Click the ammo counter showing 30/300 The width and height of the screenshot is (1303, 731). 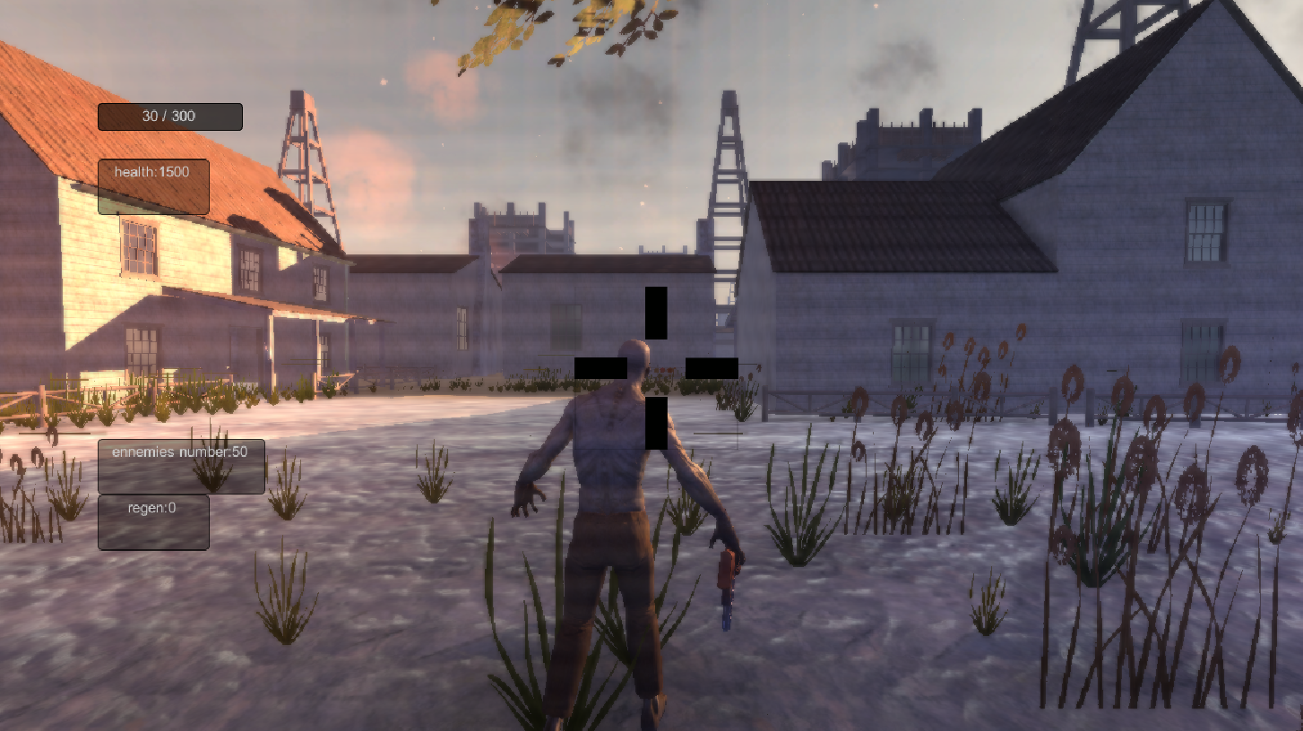[x=168, y=117]
